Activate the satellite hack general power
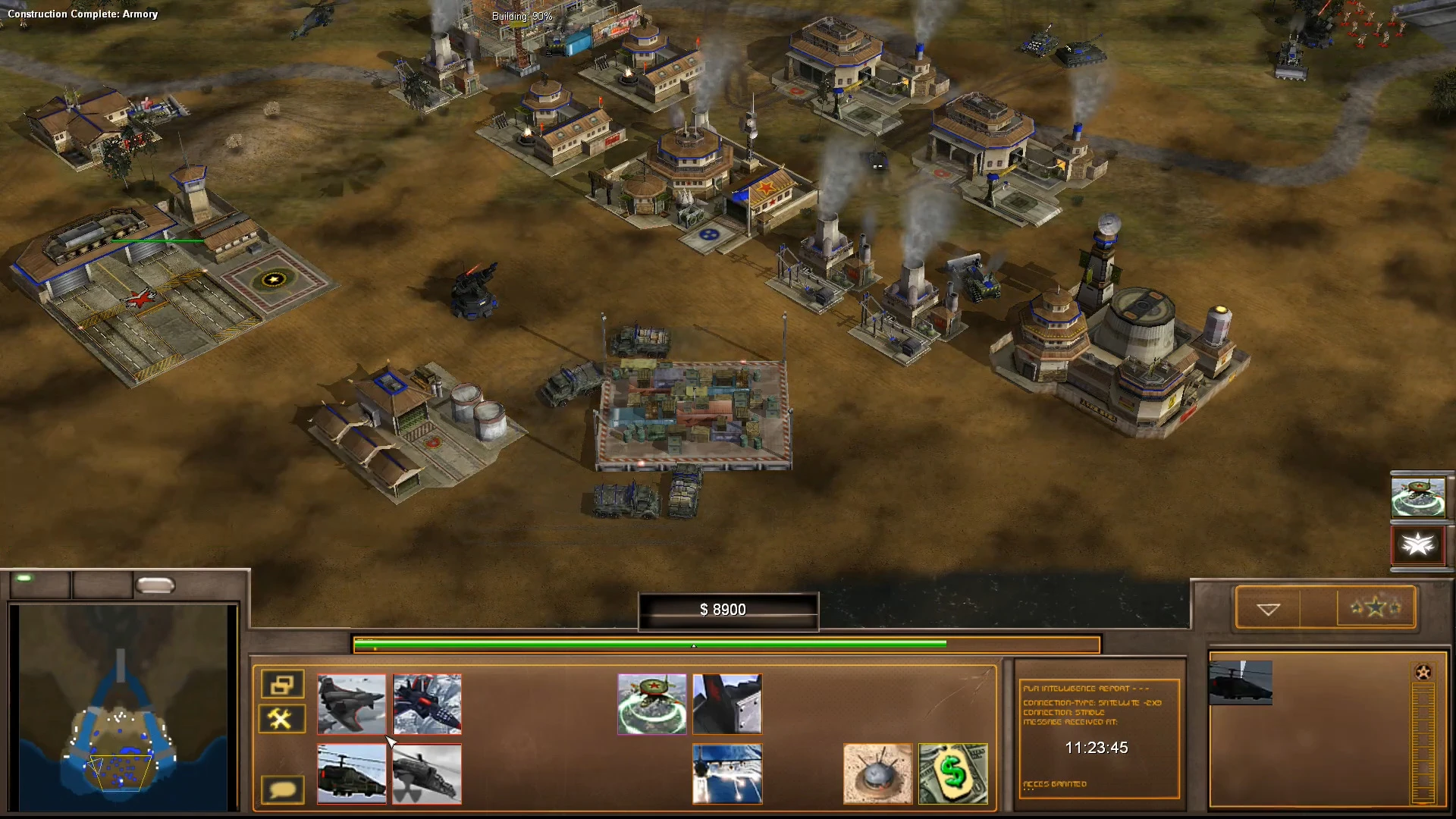Image resolution: width=1456 pixels, height=819 pixels. pyautogui.click(x=651, y=704)
